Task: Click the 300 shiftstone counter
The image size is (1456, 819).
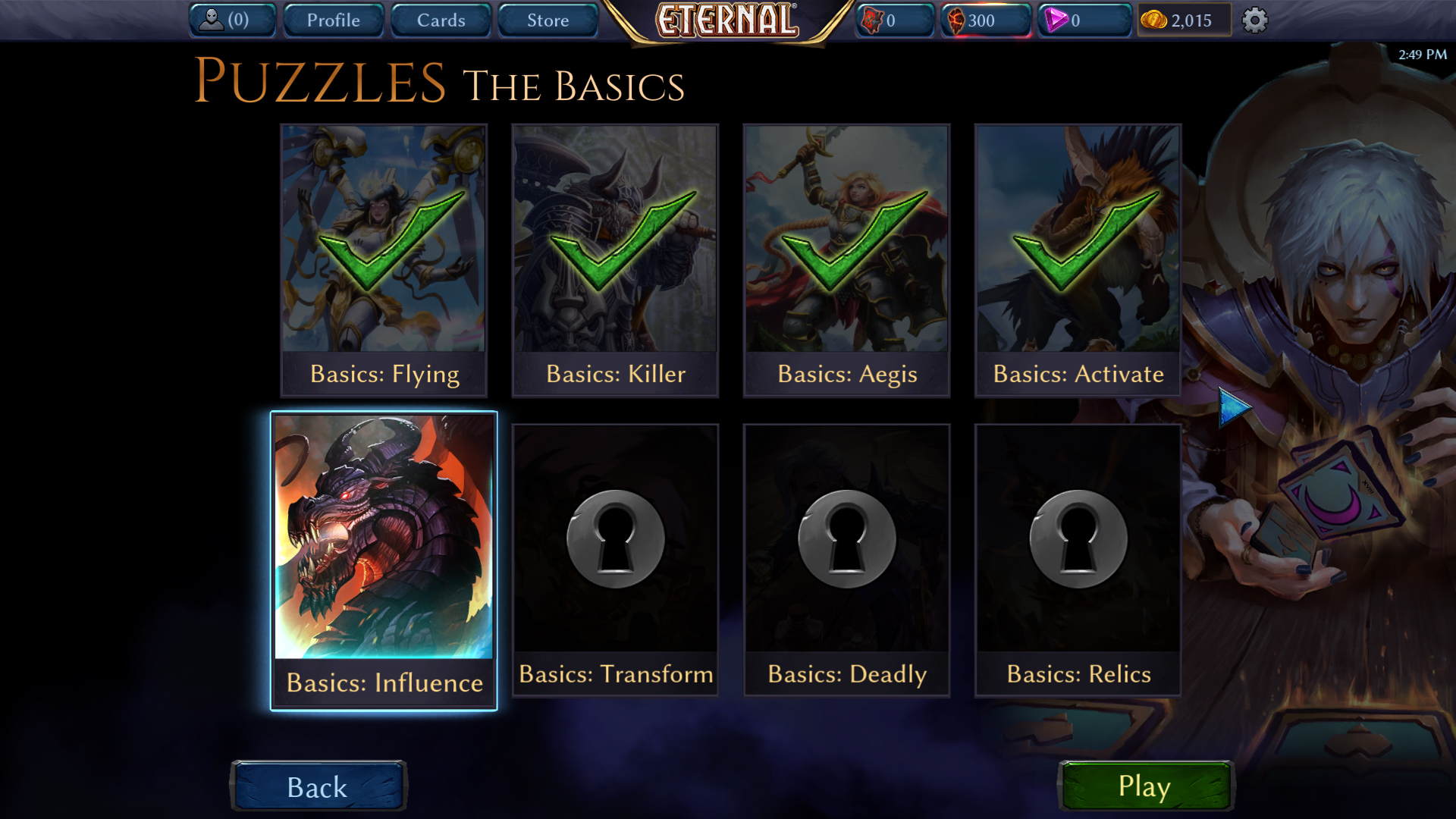Action: (x=985, y=20)
